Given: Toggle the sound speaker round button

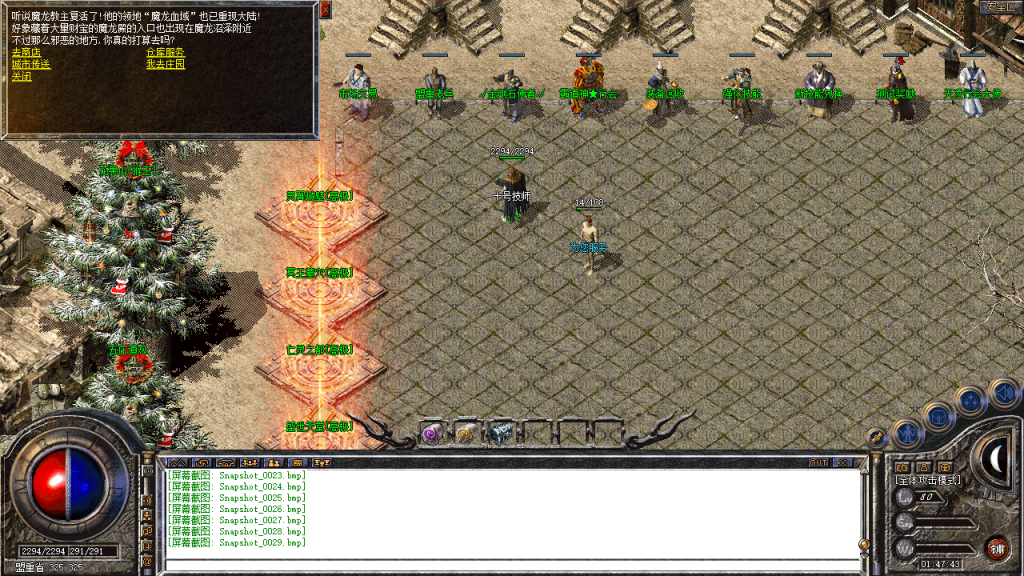Looking at the screenshot, I should click(1003, 393).
